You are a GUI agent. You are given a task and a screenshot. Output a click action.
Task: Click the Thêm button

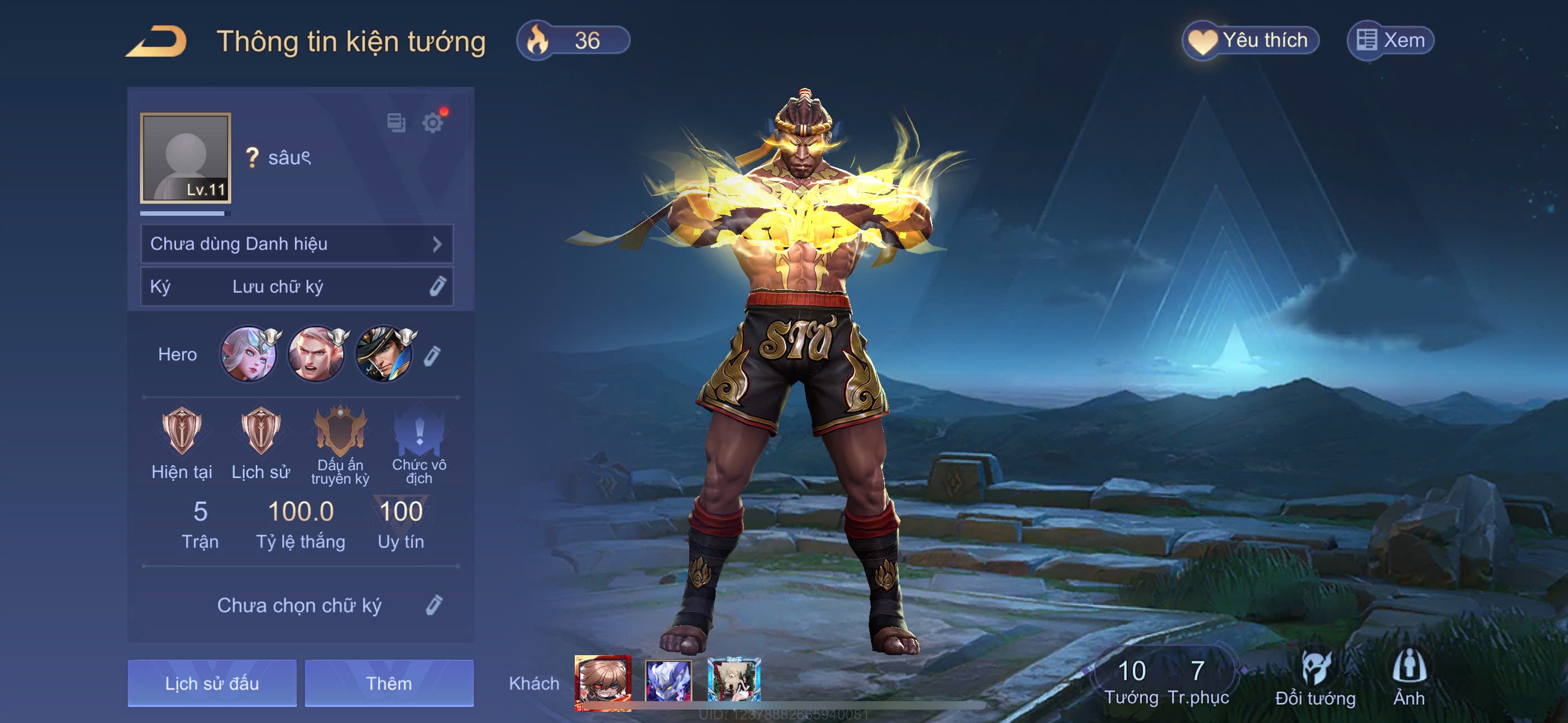pyautogui.click(x=389, y=683)
